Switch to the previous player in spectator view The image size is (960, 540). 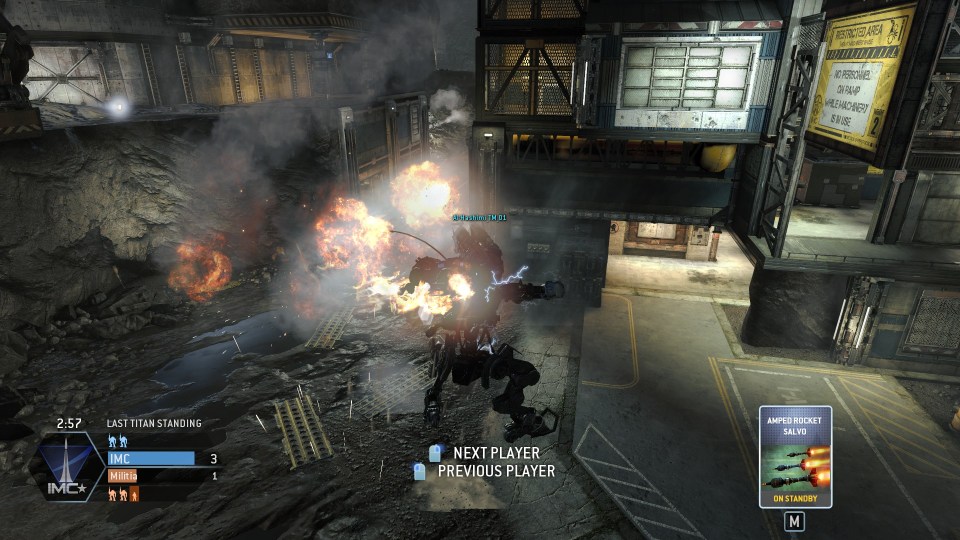click(485, 470)
